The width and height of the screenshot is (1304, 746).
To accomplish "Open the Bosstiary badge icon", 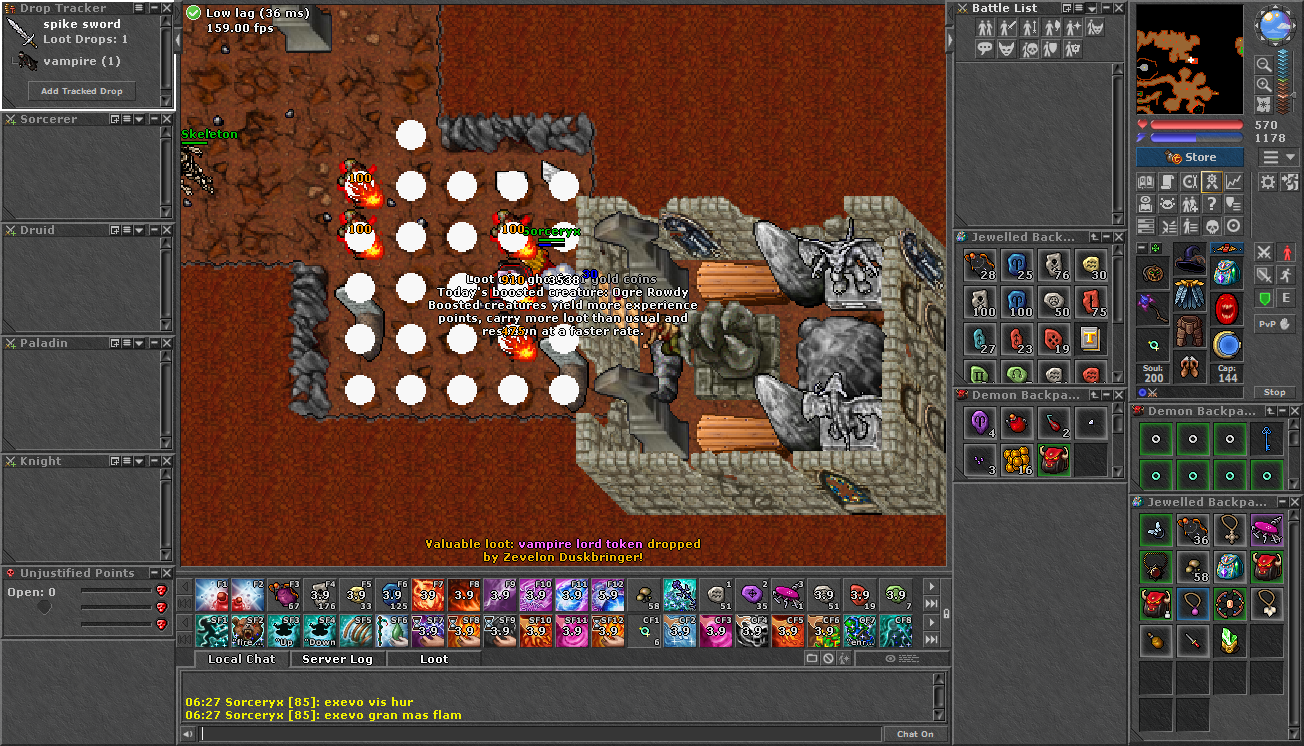I will 1211,182.
